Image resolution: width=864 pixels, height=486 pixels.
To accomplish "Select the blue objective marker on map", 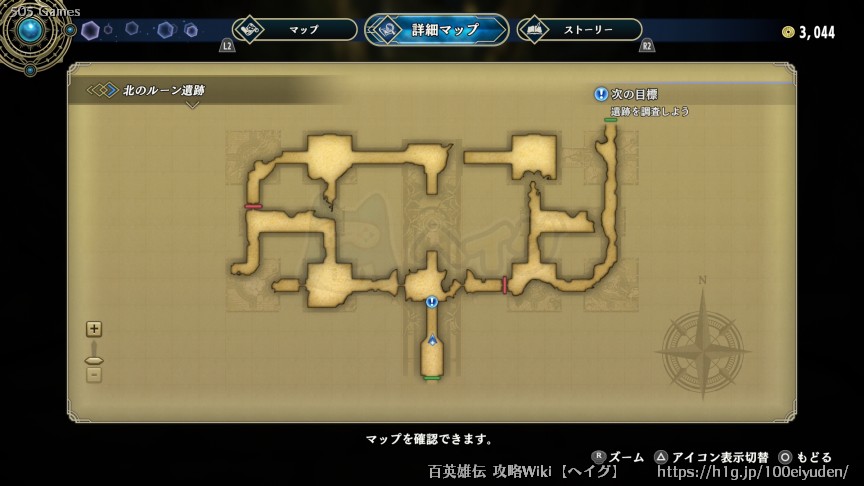I will pos(432,301).
